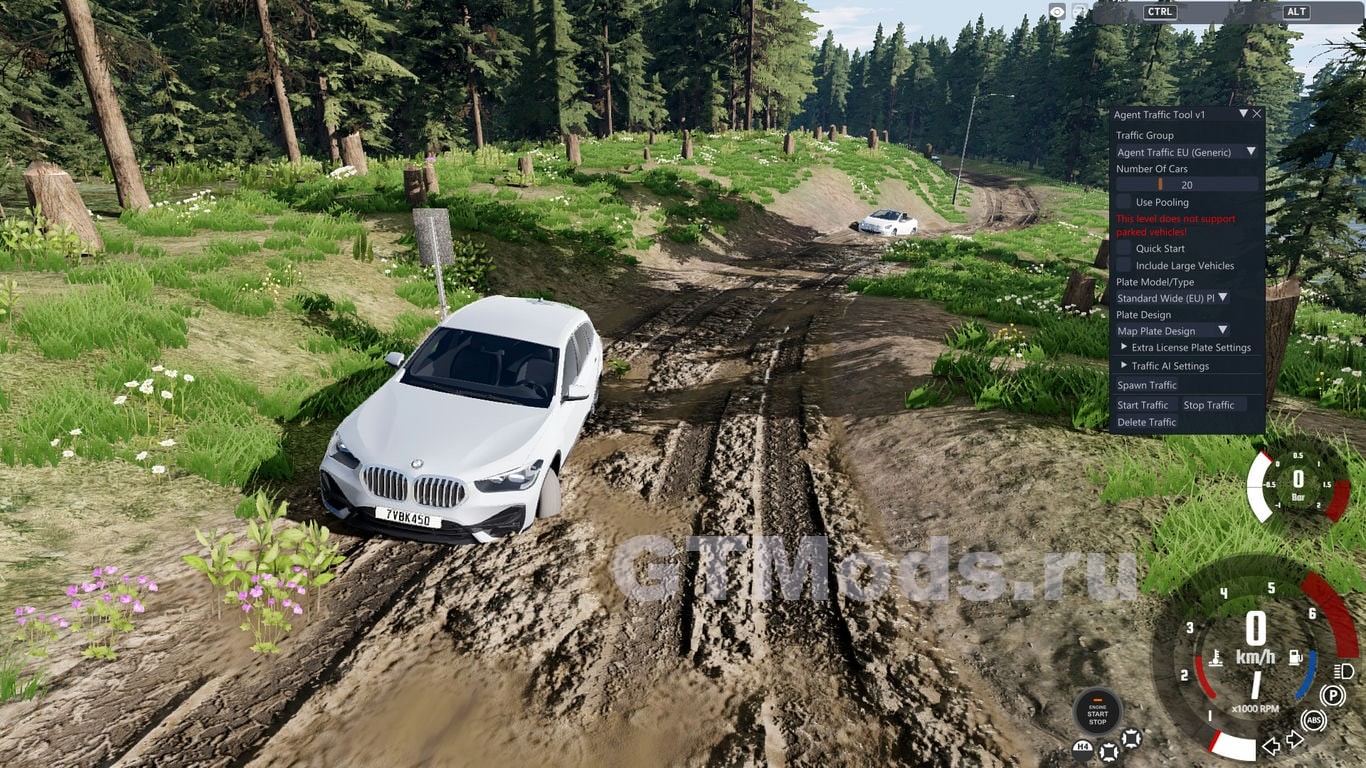This screenshot has height=768, width=1366.
Task: Click the Number Of Cars slider
Action: point(1187,185)
